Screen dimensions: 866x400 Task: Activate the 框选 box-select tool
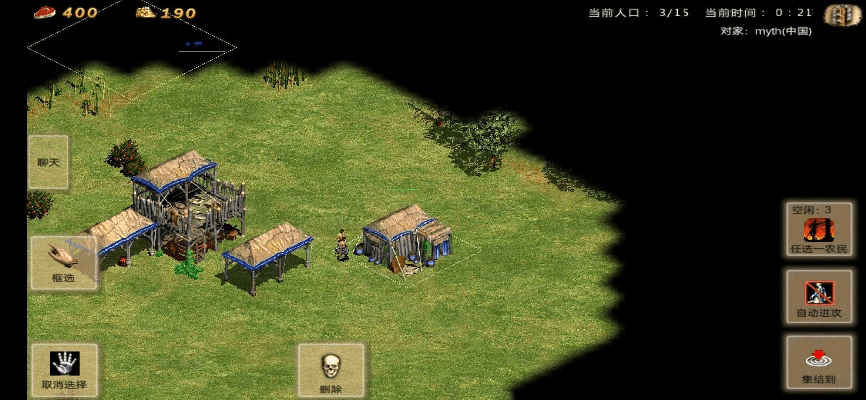pyautogui.click(x=64, y=263)
